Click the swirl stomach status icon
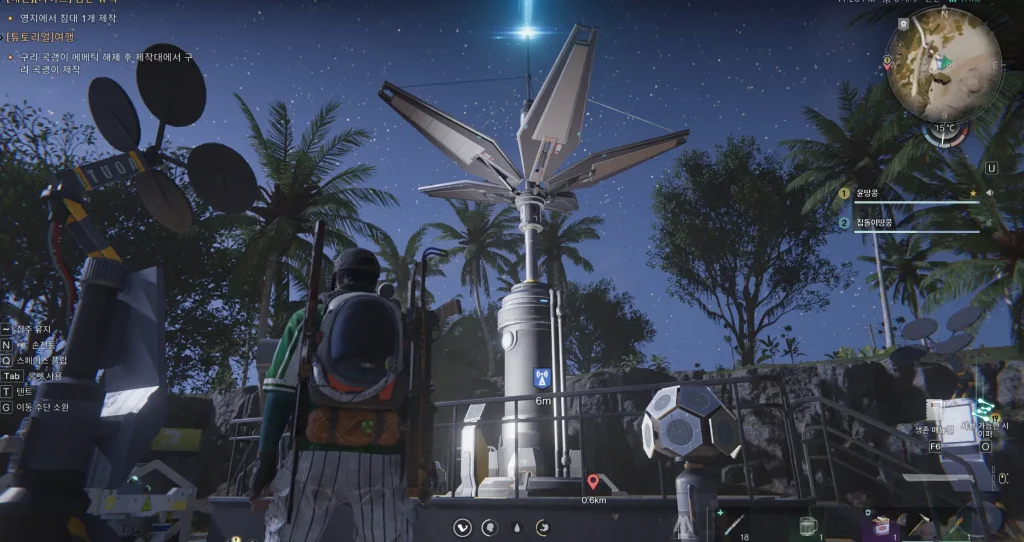 pyautogui.click(x=542, y=526)
